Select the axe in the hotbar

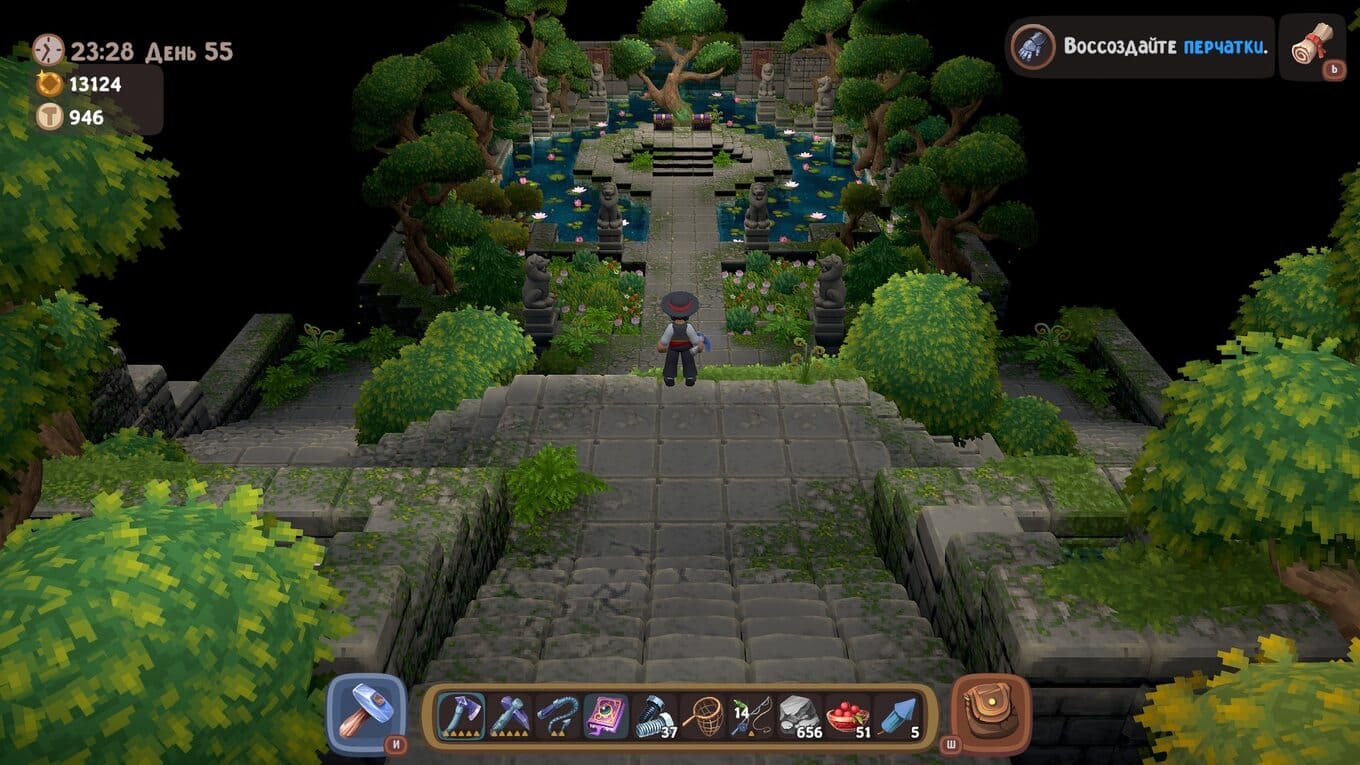click(x=462, y=716)
